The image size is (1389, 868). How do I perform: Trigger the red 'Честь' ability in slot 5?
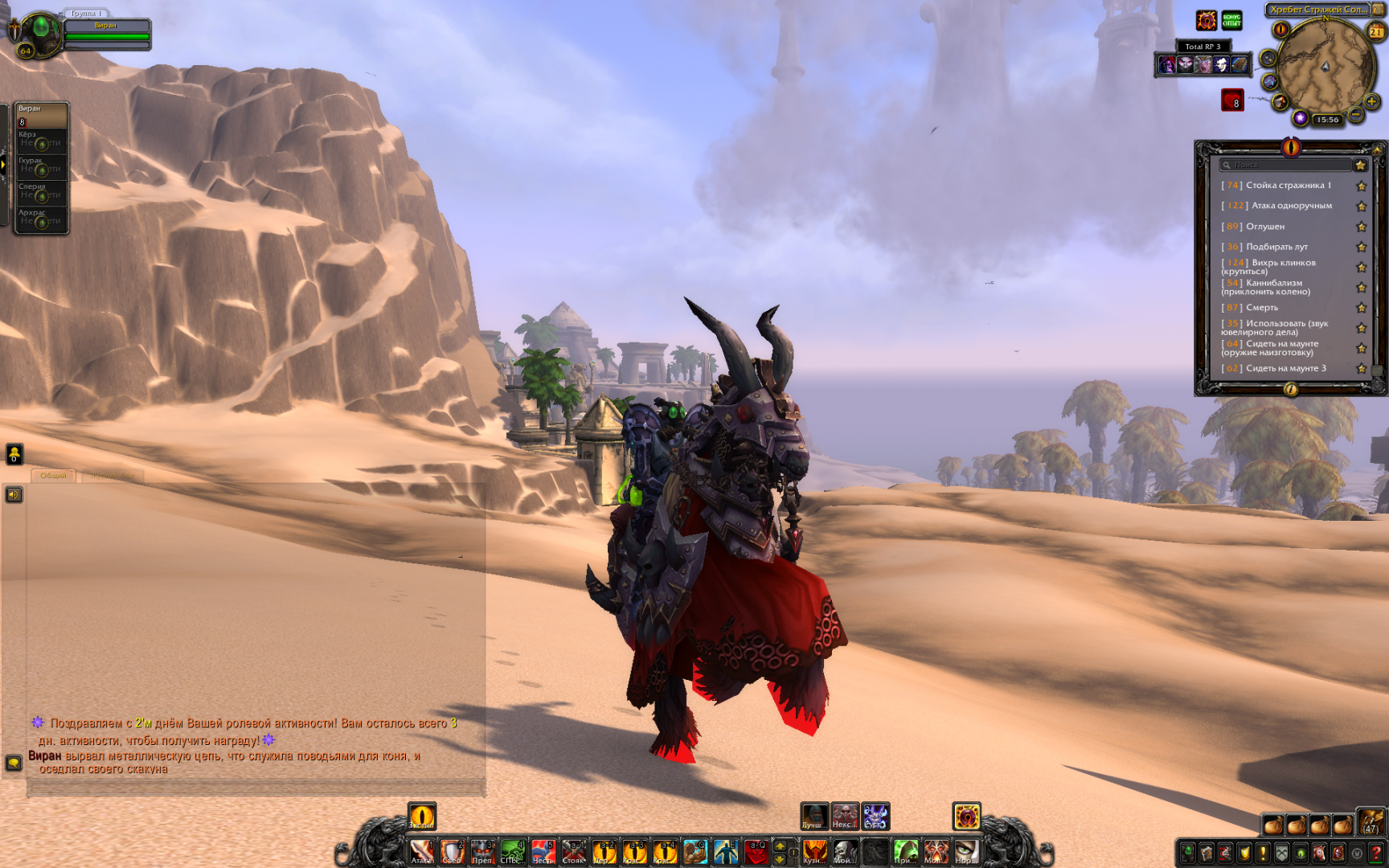543,851
